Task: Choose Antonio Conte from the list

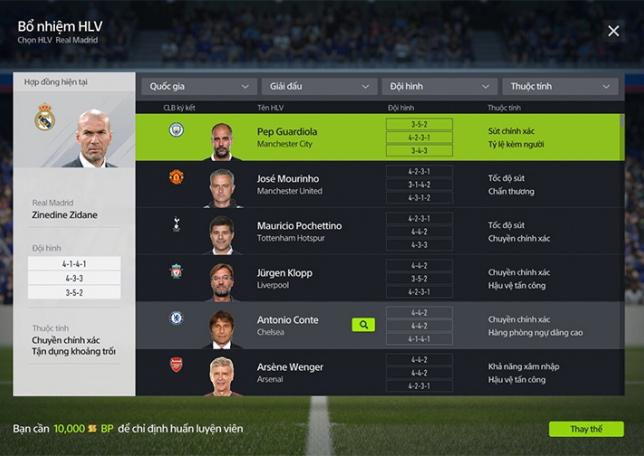Action: (287, 325)
